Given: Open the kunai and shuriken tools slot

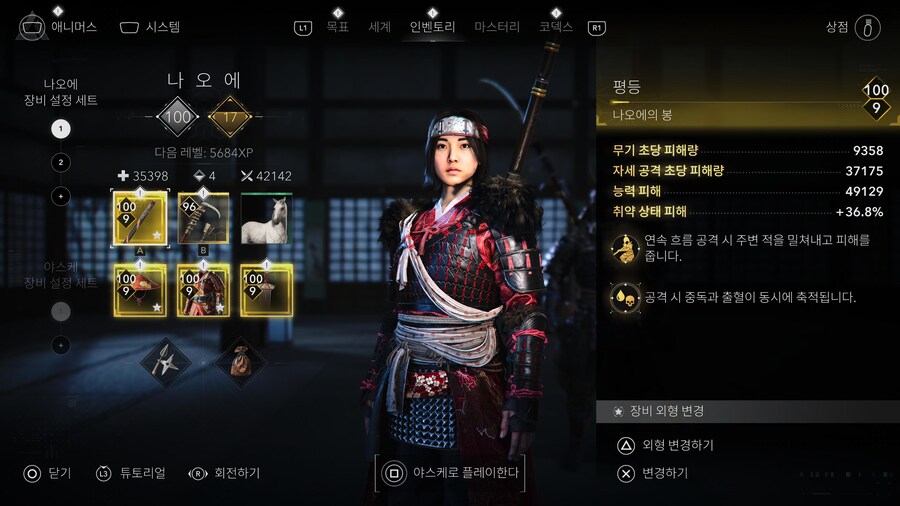Looking at the screenshot, I should coord(167,362).
